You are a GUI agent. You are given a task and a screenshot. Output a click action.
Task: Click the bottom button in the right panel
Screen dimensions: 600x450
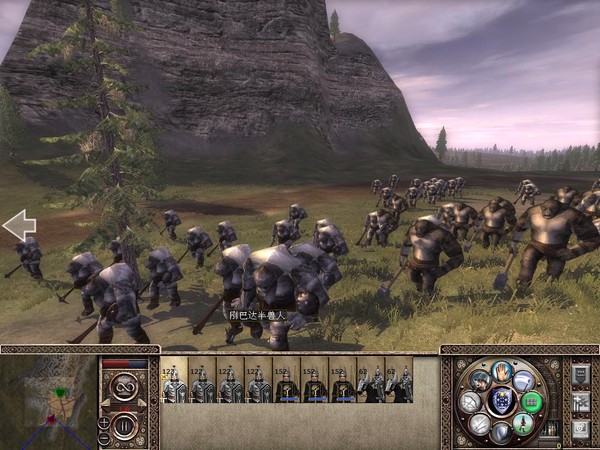coord(580,428)
